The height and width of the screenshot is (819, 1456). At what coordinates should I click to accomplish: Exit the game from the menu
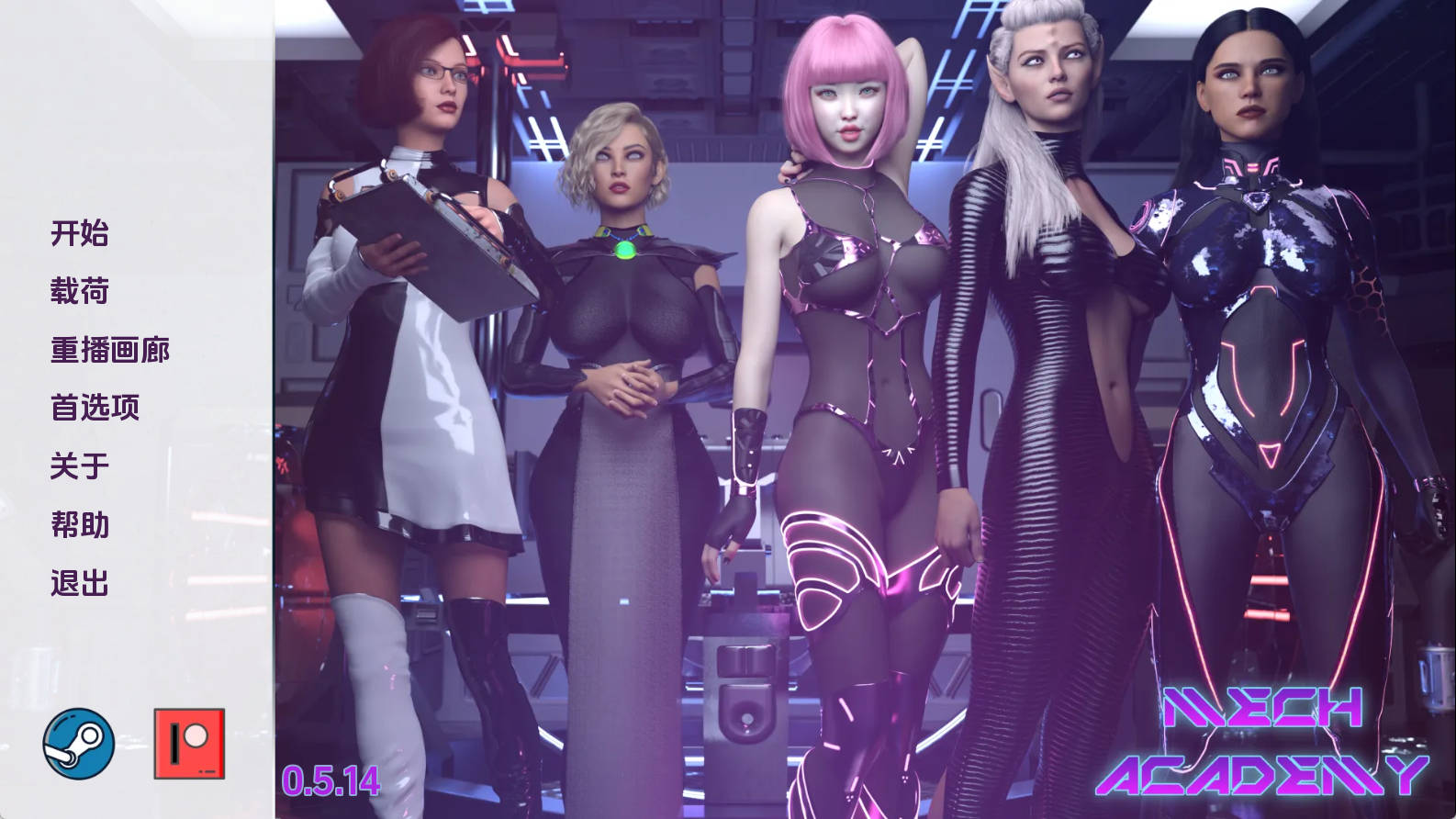78,582
